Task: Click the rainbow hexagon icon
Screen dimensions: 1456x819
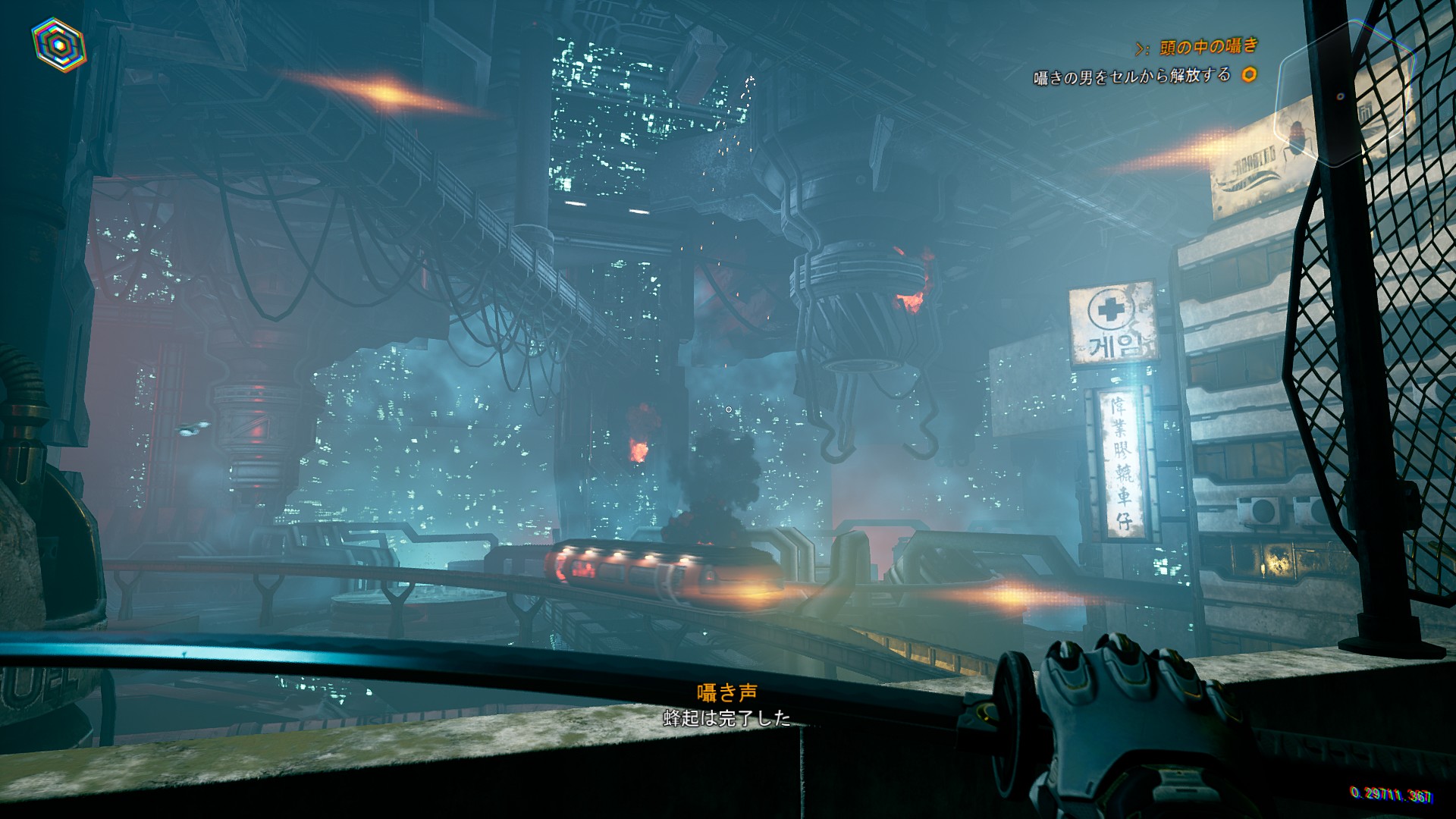Action: coord(58,42)
